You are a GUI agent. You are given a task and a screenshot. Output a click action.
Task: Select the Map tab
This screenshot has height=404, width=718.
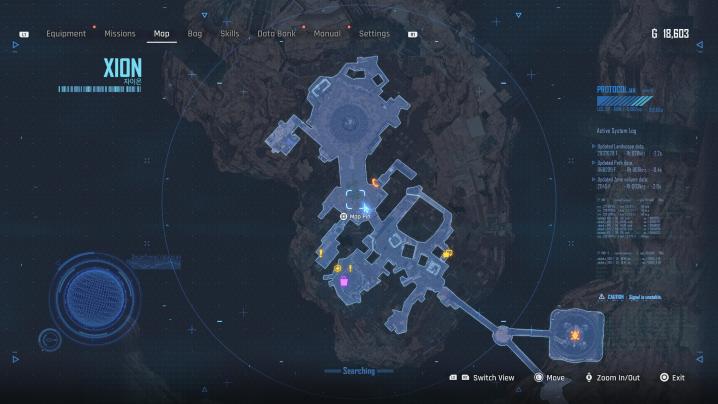click(x=161, y=34)
